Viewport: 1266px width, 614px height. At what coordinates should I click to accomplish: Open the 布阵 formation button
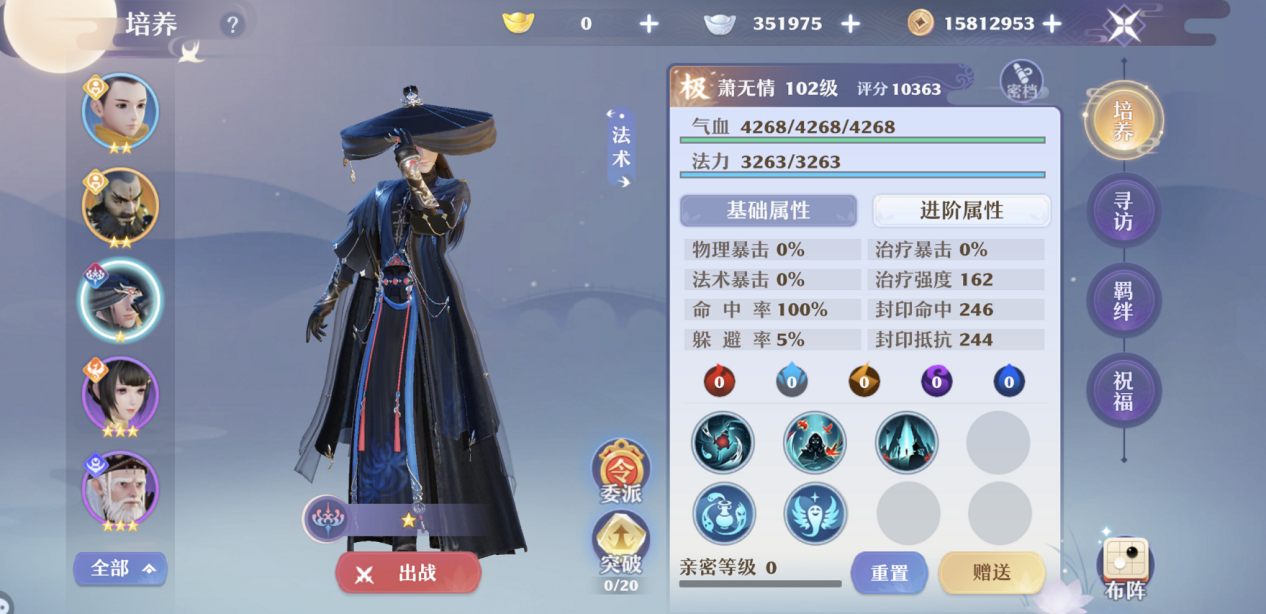click(1125, 566)
